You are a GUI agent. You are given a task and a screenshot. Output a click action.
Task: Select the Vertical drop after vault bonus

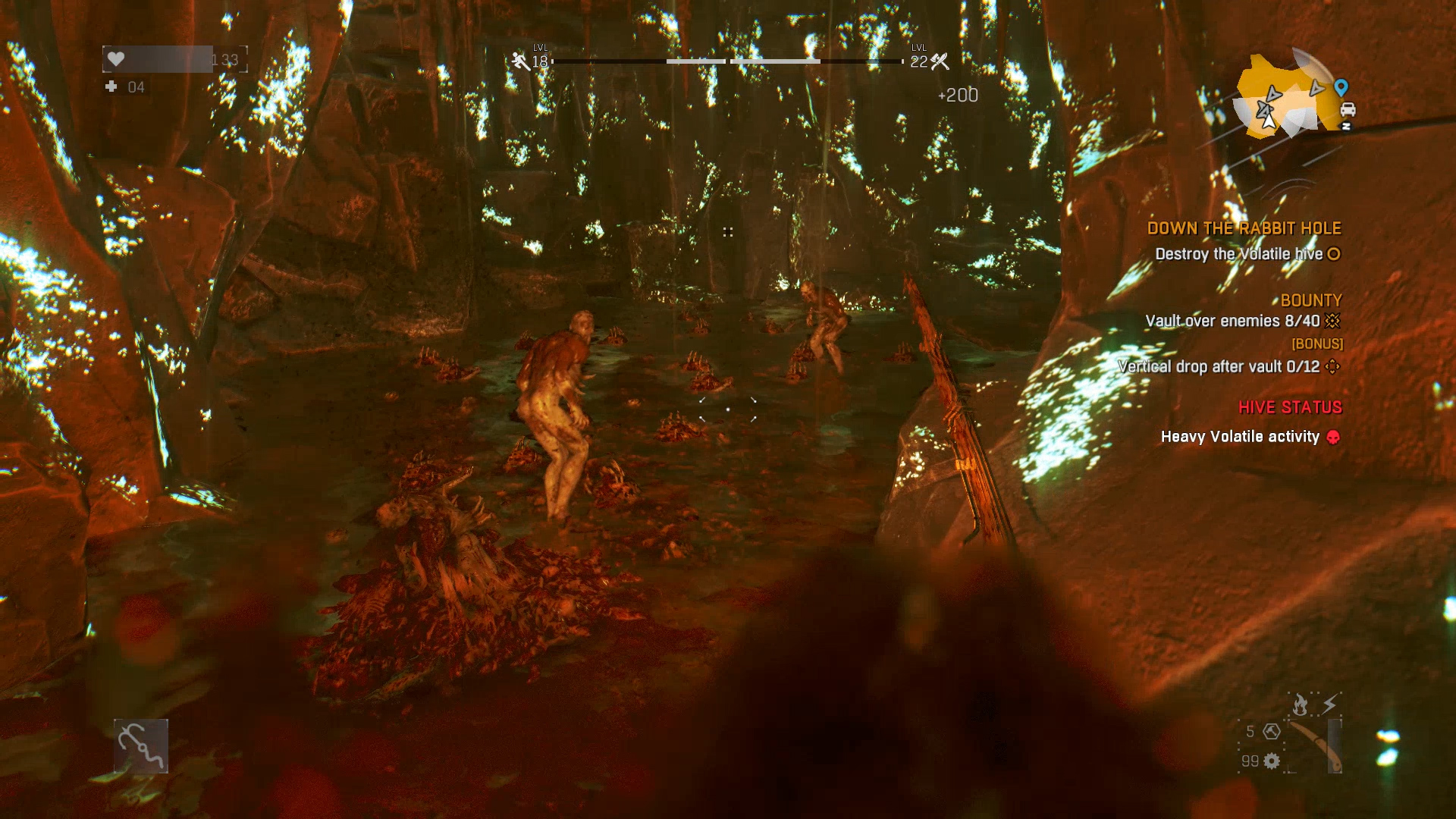pyautogui.click(x=1219, y=366)
